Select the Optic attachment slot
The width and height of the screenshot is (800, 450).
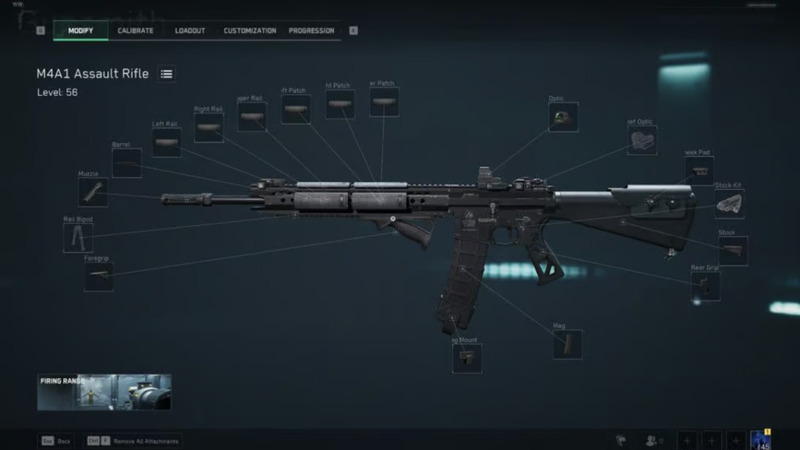coord(563,117)
